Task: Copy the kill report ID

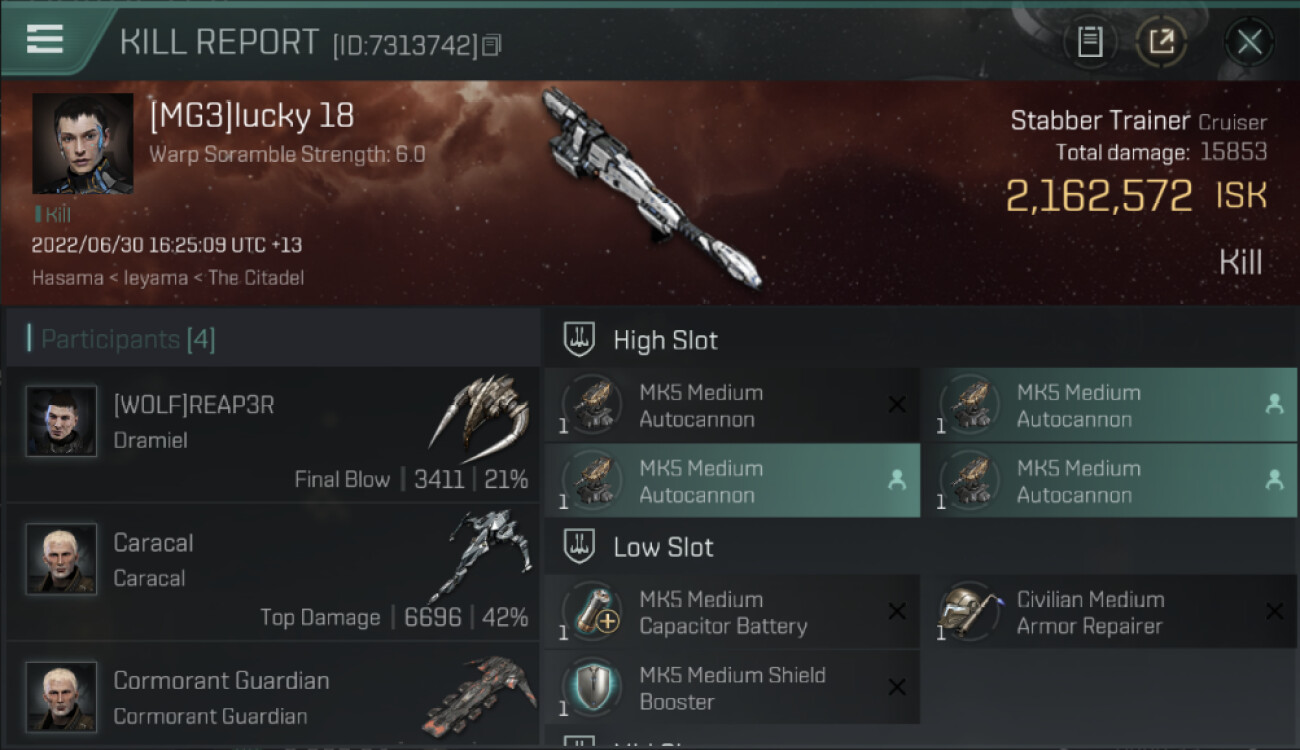Action: pos(491,45)
